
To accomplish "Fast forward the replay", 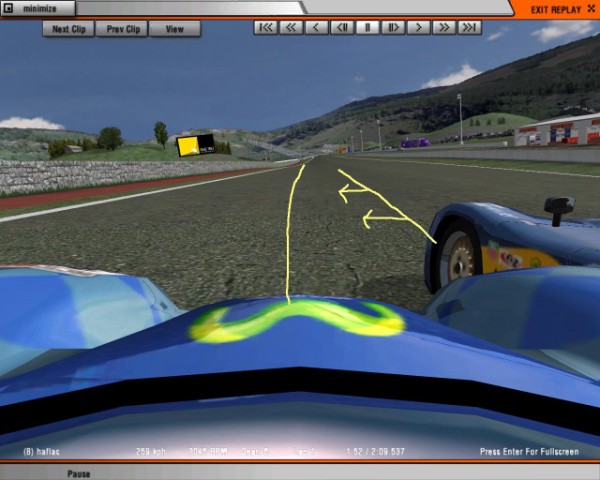I will coord(444,28).
